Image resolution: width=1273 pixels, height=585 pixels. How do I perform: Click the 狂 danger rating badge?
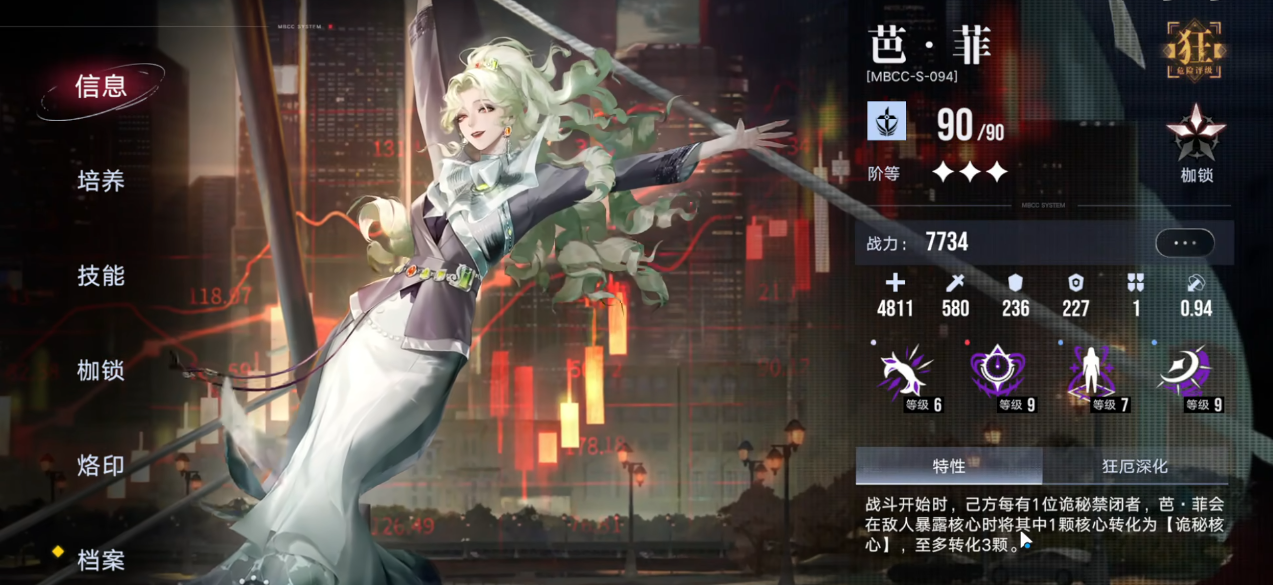pos(1195,51)
